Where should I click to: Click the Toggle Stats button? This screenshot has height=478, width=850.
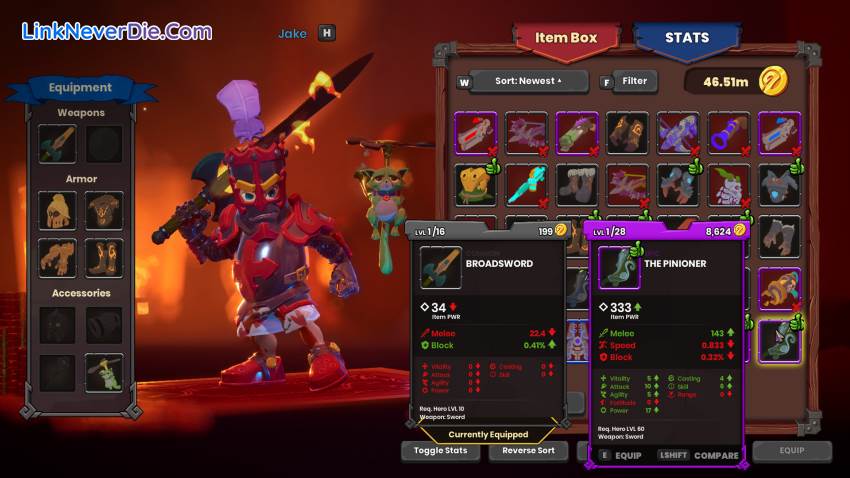(x=440, y=451)
